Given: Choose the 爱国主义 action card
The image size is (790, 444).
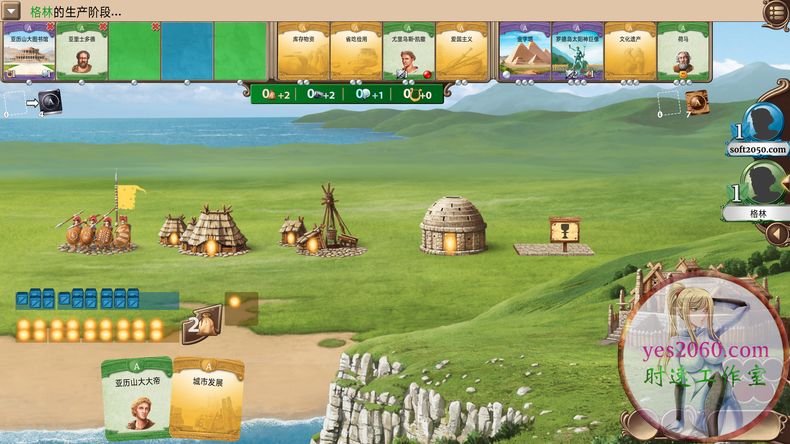Looking at the screenshot, I should 461,52.
